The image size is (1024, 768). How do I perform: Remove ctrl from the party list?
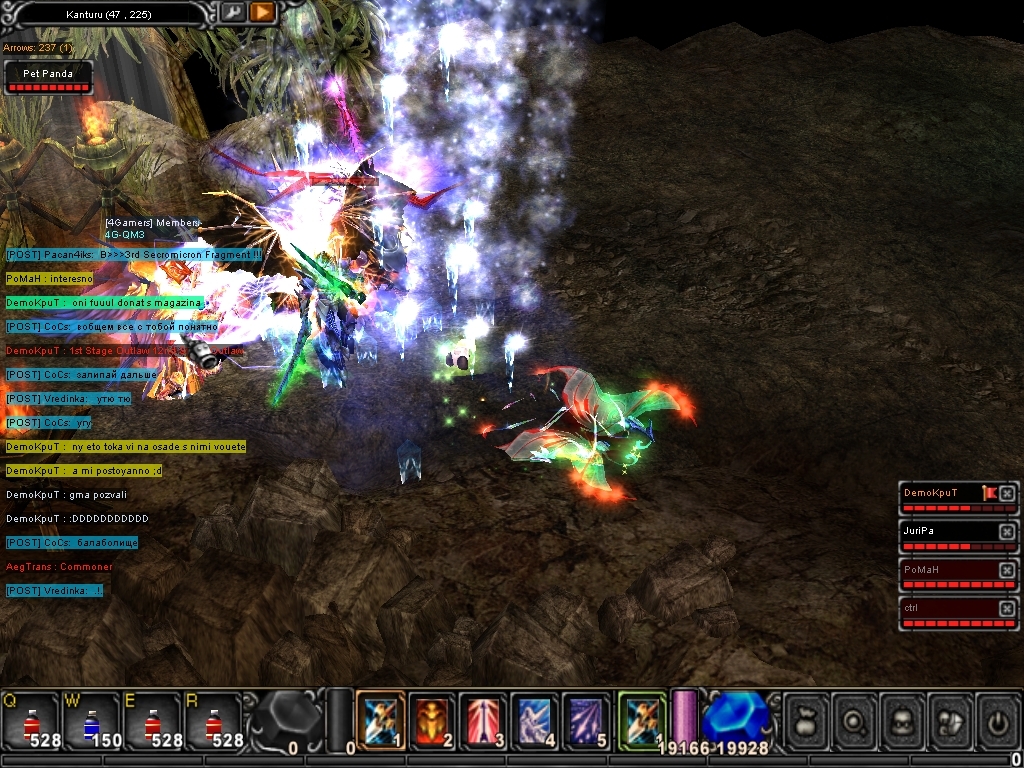coord(1007,608)
